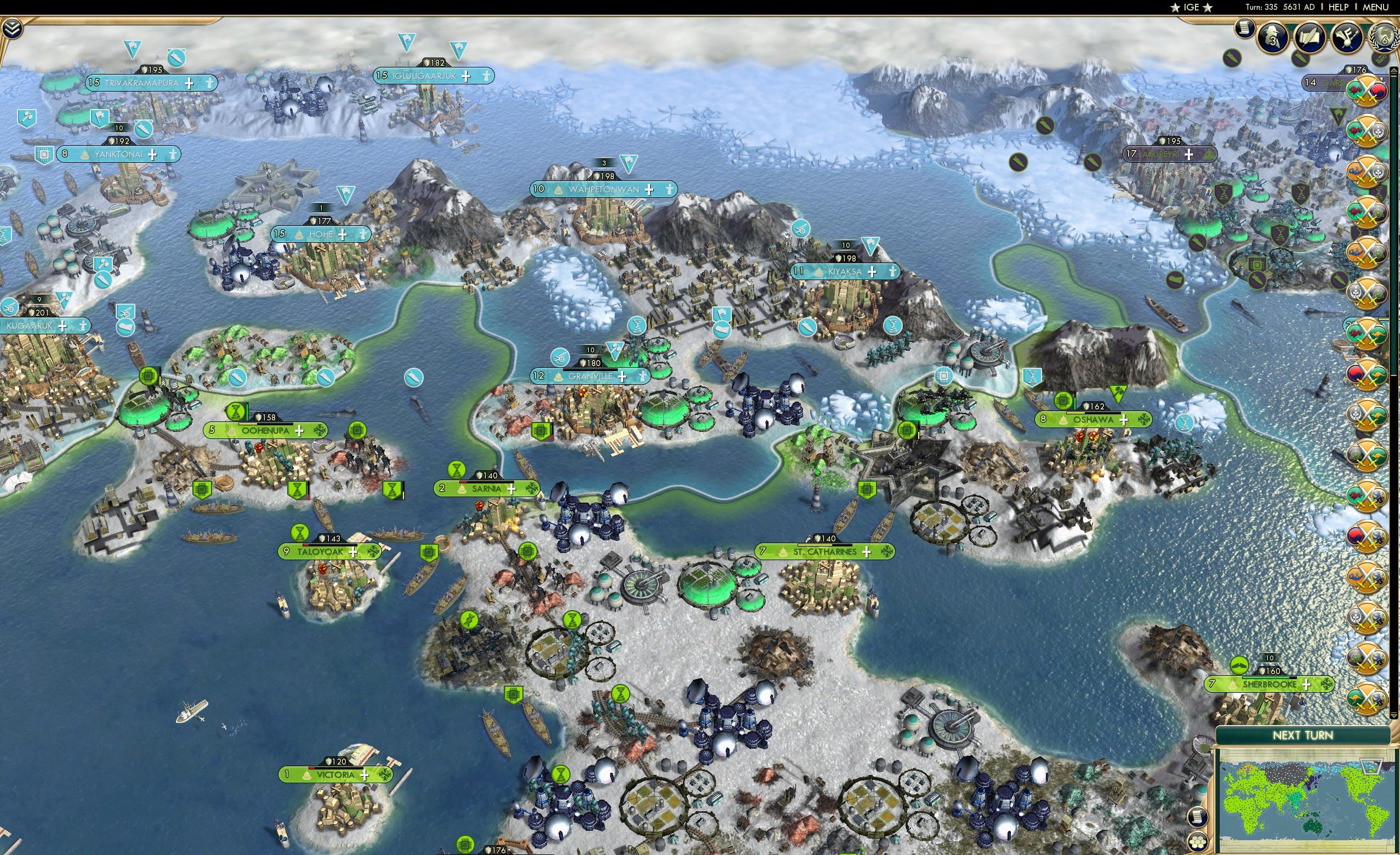Open HELP from the top bar

click(1339, 7)
